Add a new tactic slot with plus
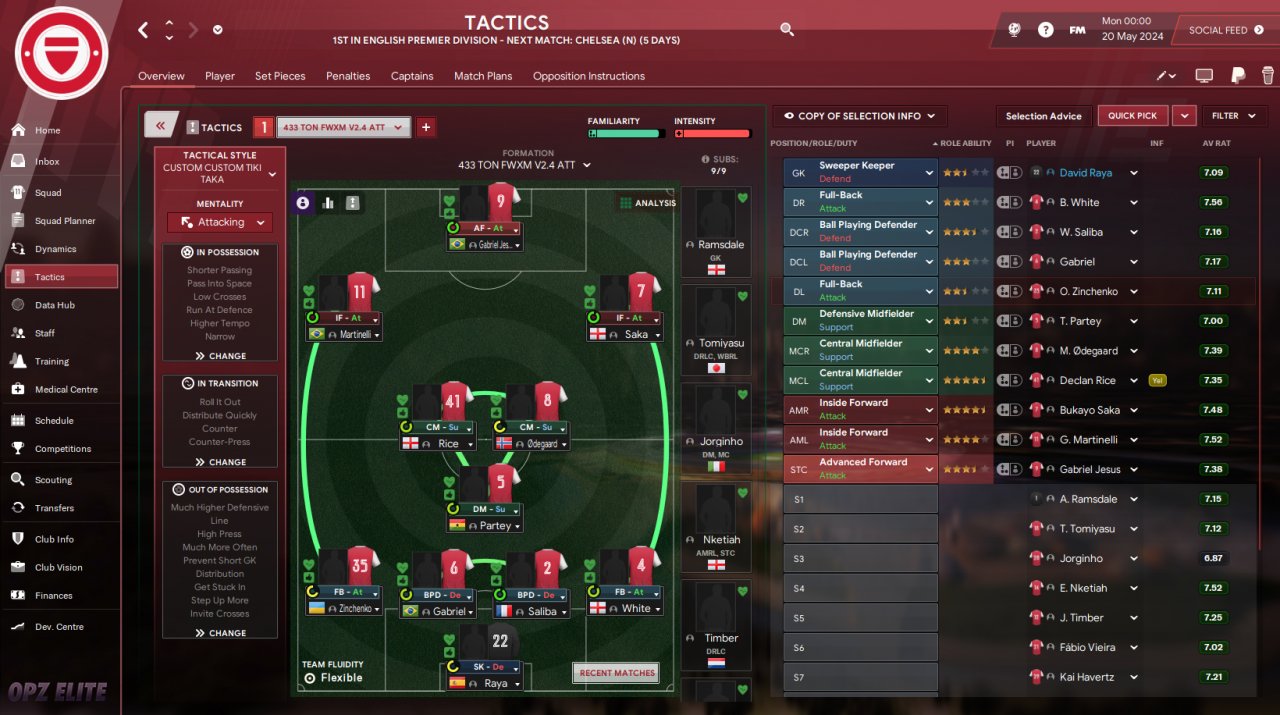Viewport: 1280px width, 715px height. 426,127
